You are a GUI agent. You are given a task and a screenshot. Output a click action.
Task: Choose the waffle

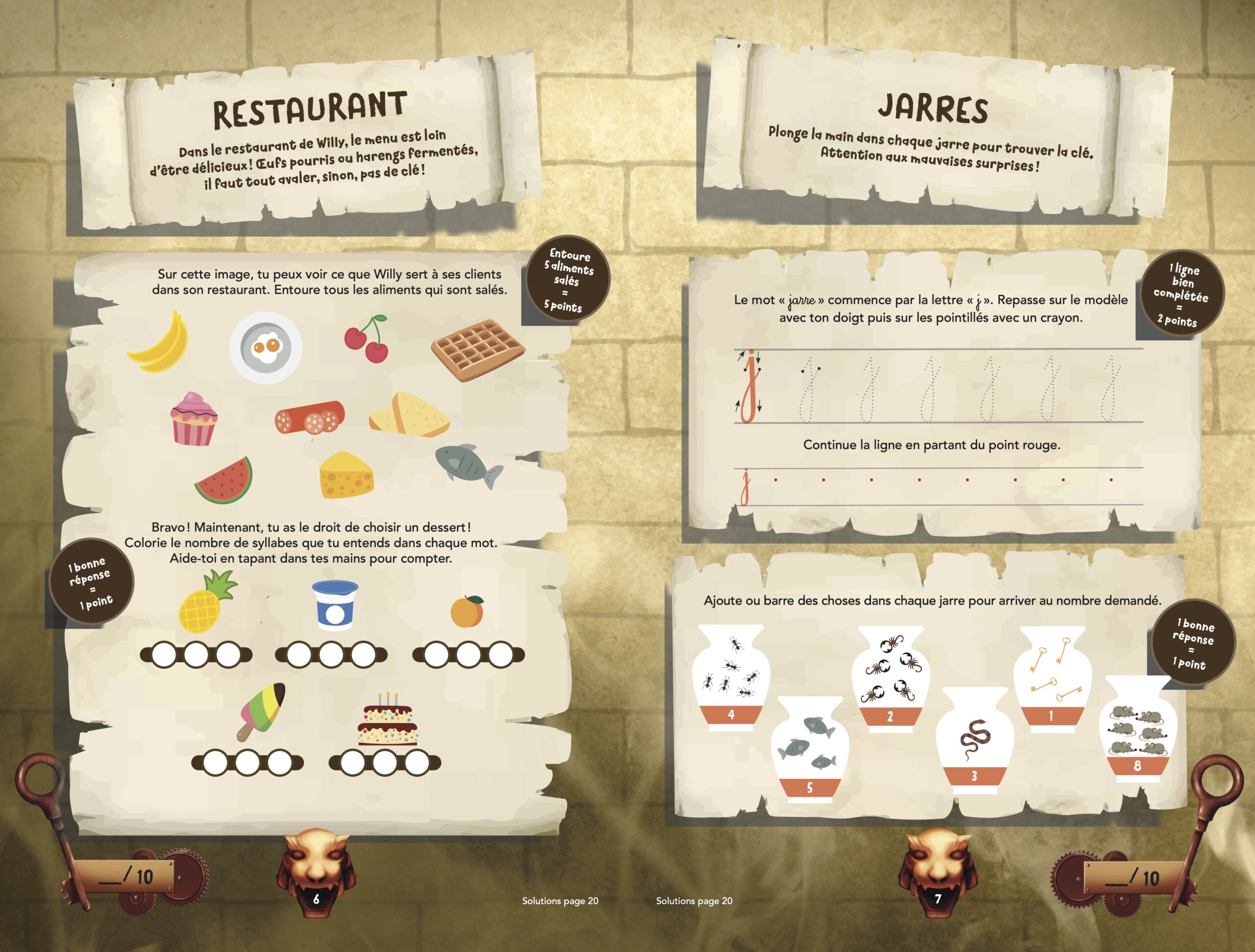477,350
